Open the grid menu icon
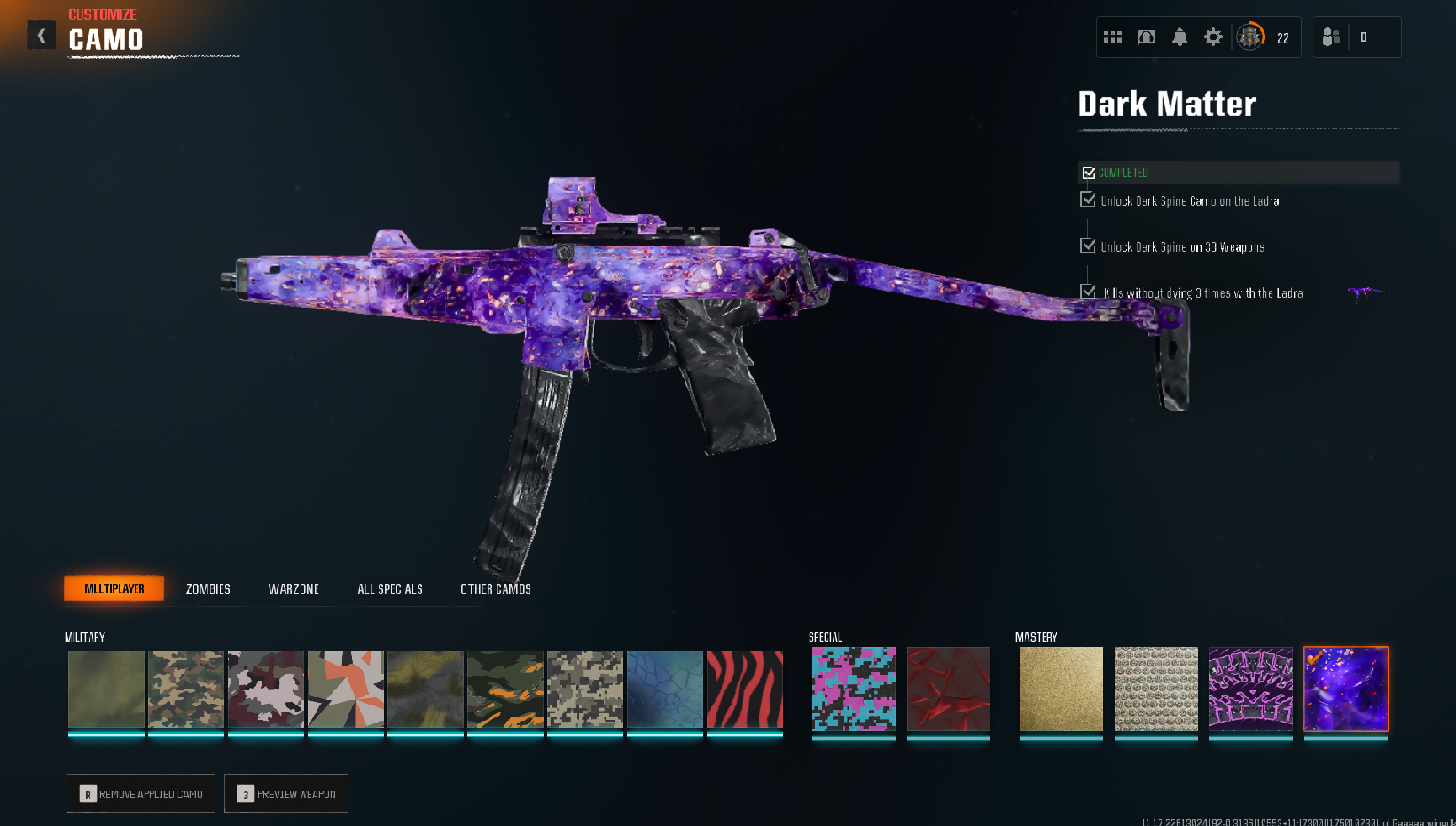1456x826 pixels. (1113, 37)
